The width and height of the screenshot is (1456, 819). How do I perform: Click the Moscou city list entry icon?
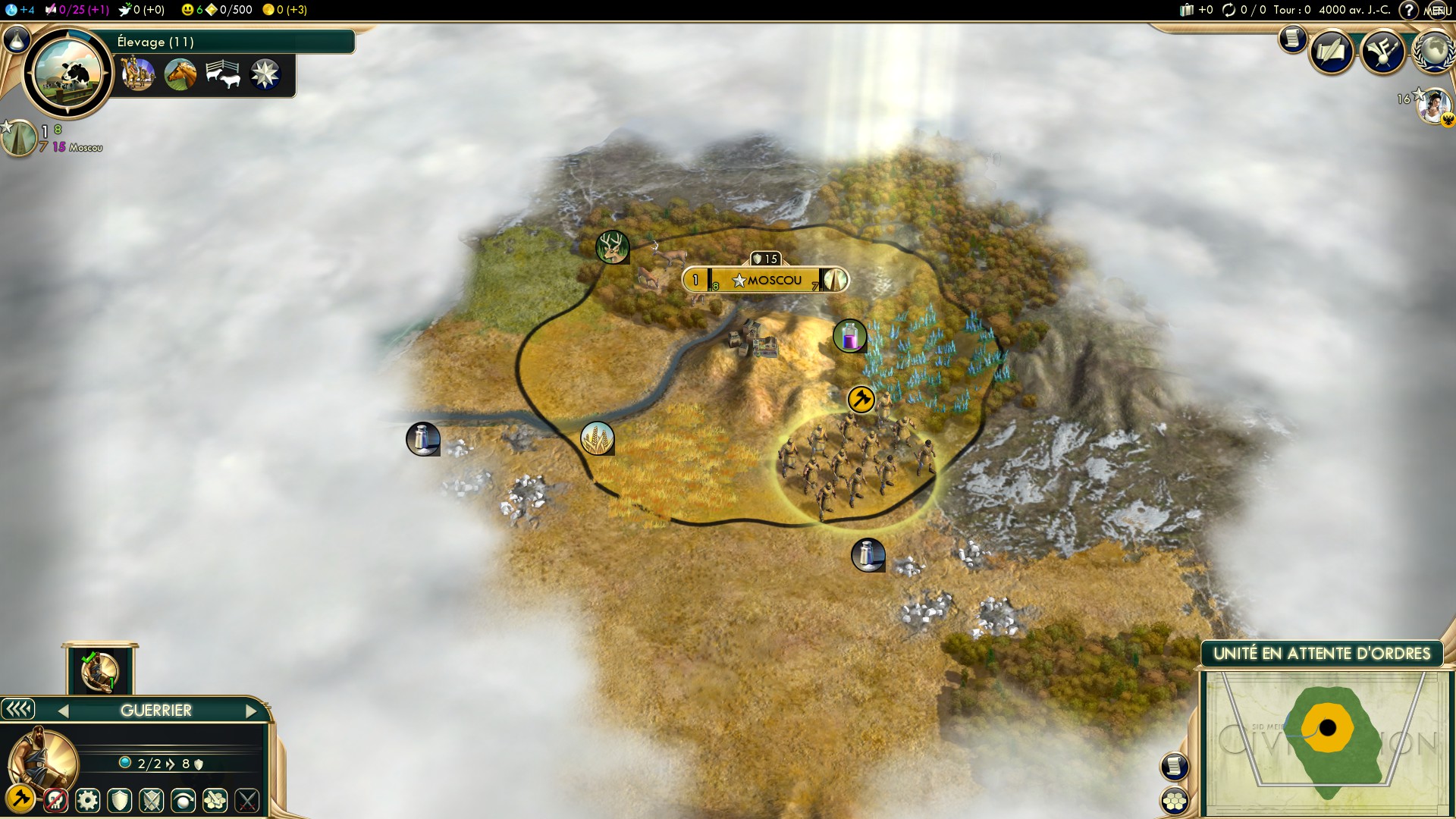point(19,138)
